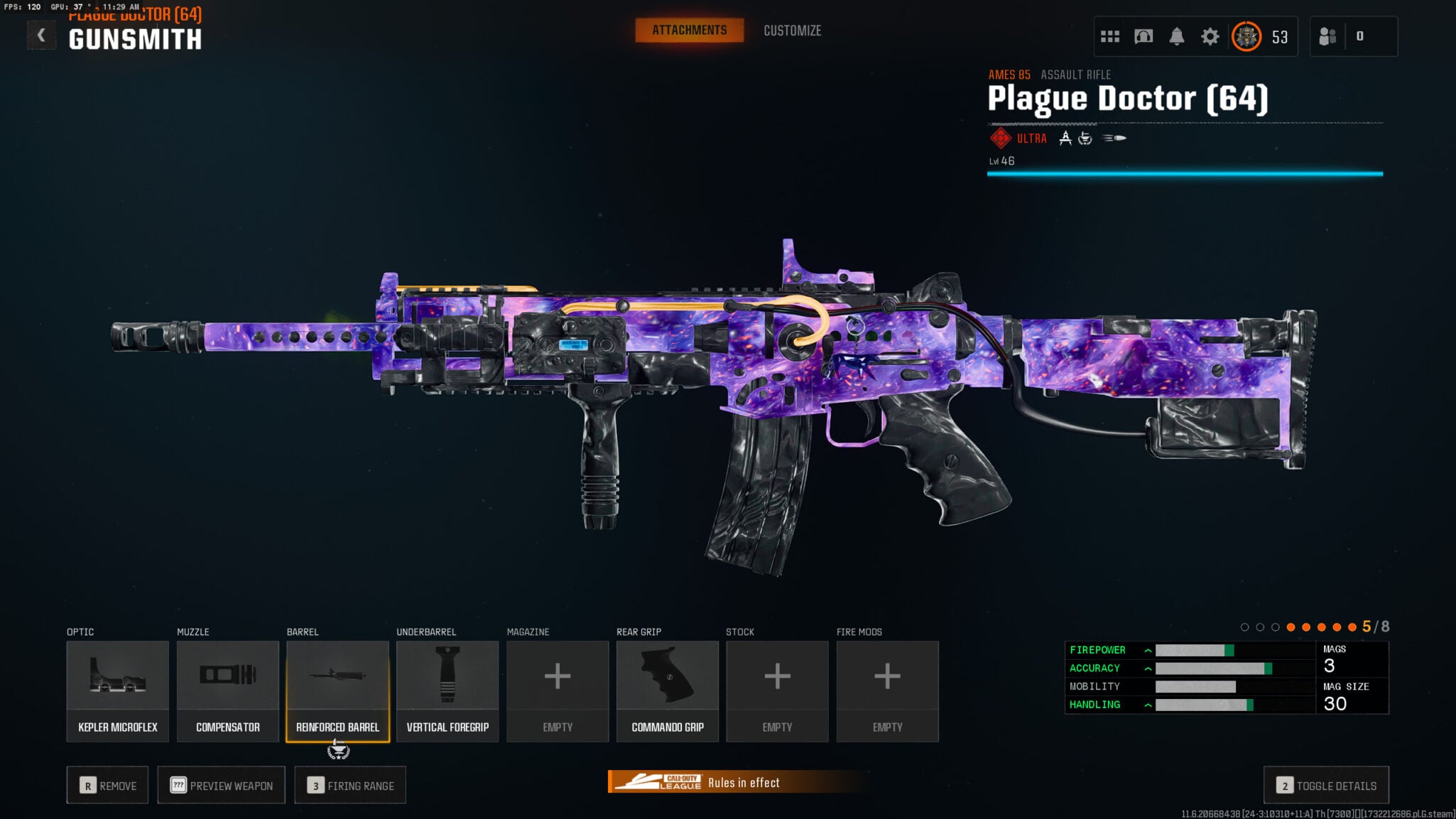Viewport: 1456px width, 819px height.
Task: Select the Commando Grip rear grip slot
Action: pyautogui.click(x=668, y=690)
